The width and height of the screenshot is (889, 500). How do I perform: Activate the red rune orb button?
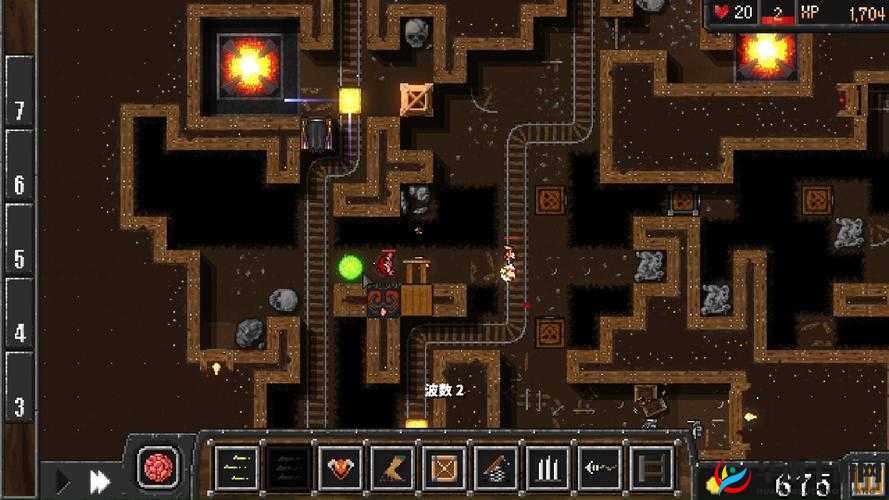[160, 467]
